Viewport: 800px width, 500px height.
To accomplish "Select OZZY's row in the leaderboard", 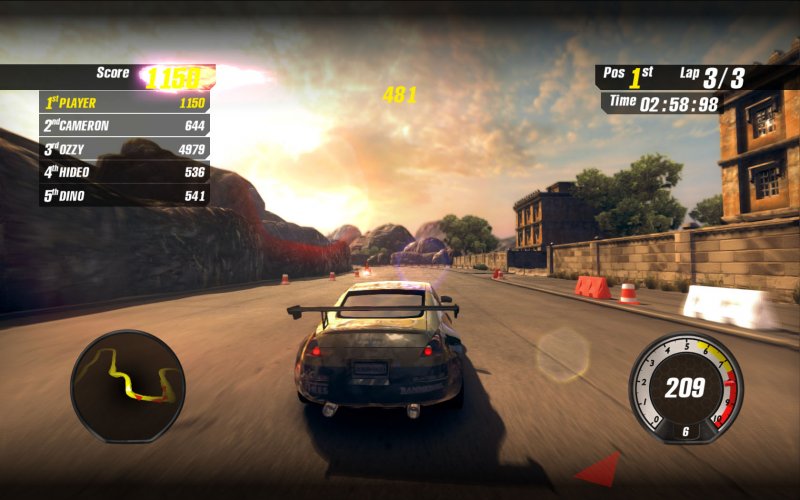I will (124, 149).
